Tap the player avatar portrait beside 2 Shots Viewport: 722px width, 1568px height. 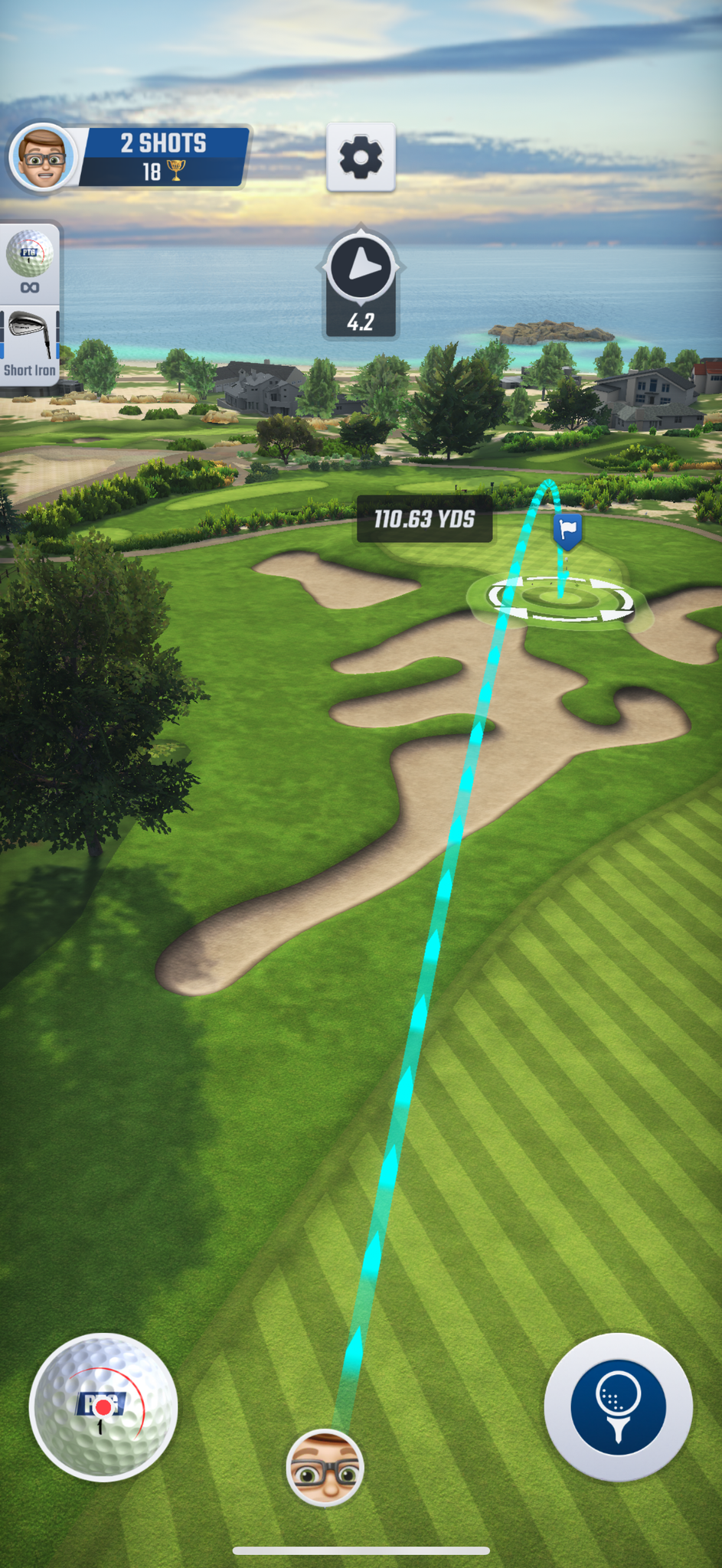[x=44, y=157]
